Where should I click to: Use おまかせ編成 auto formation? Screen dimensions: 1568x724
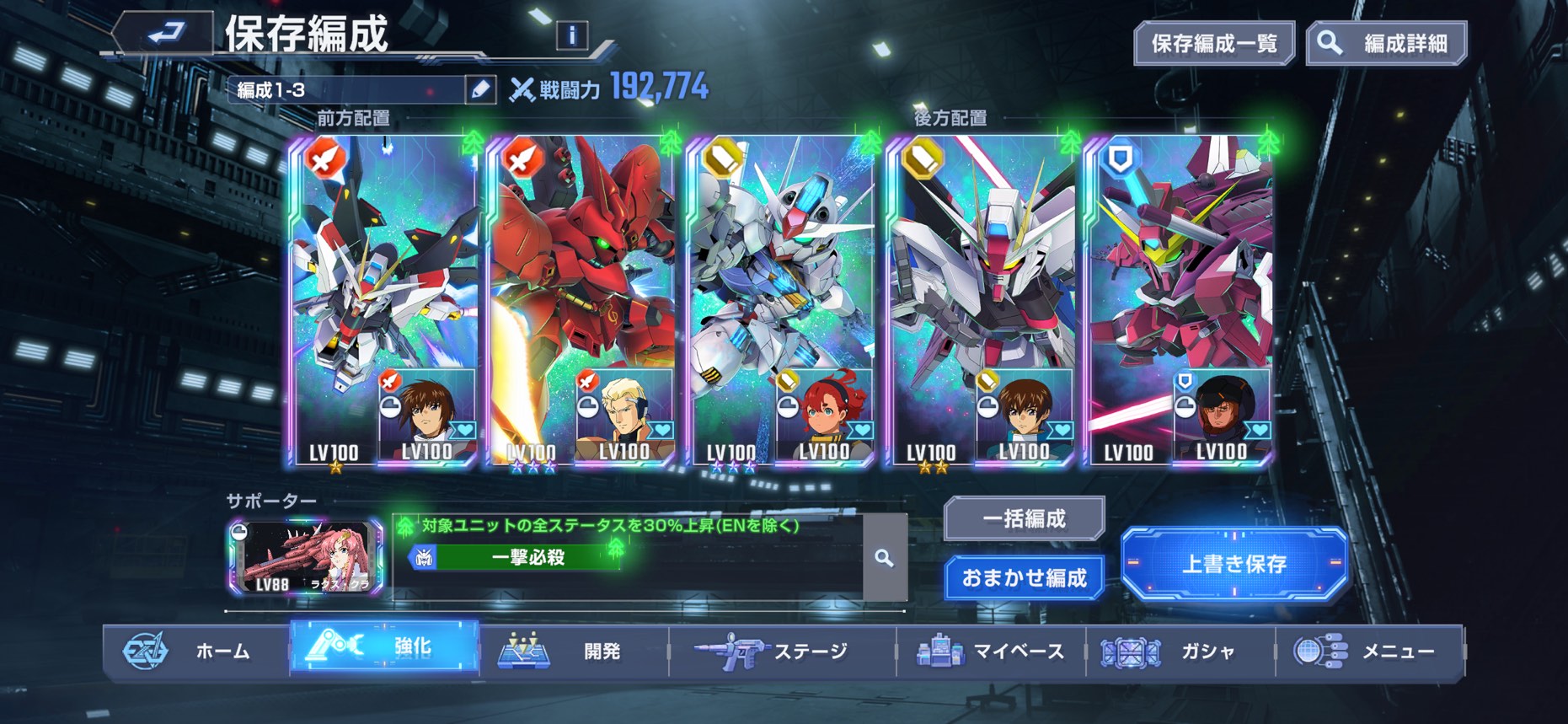[x=1024, y=577]
